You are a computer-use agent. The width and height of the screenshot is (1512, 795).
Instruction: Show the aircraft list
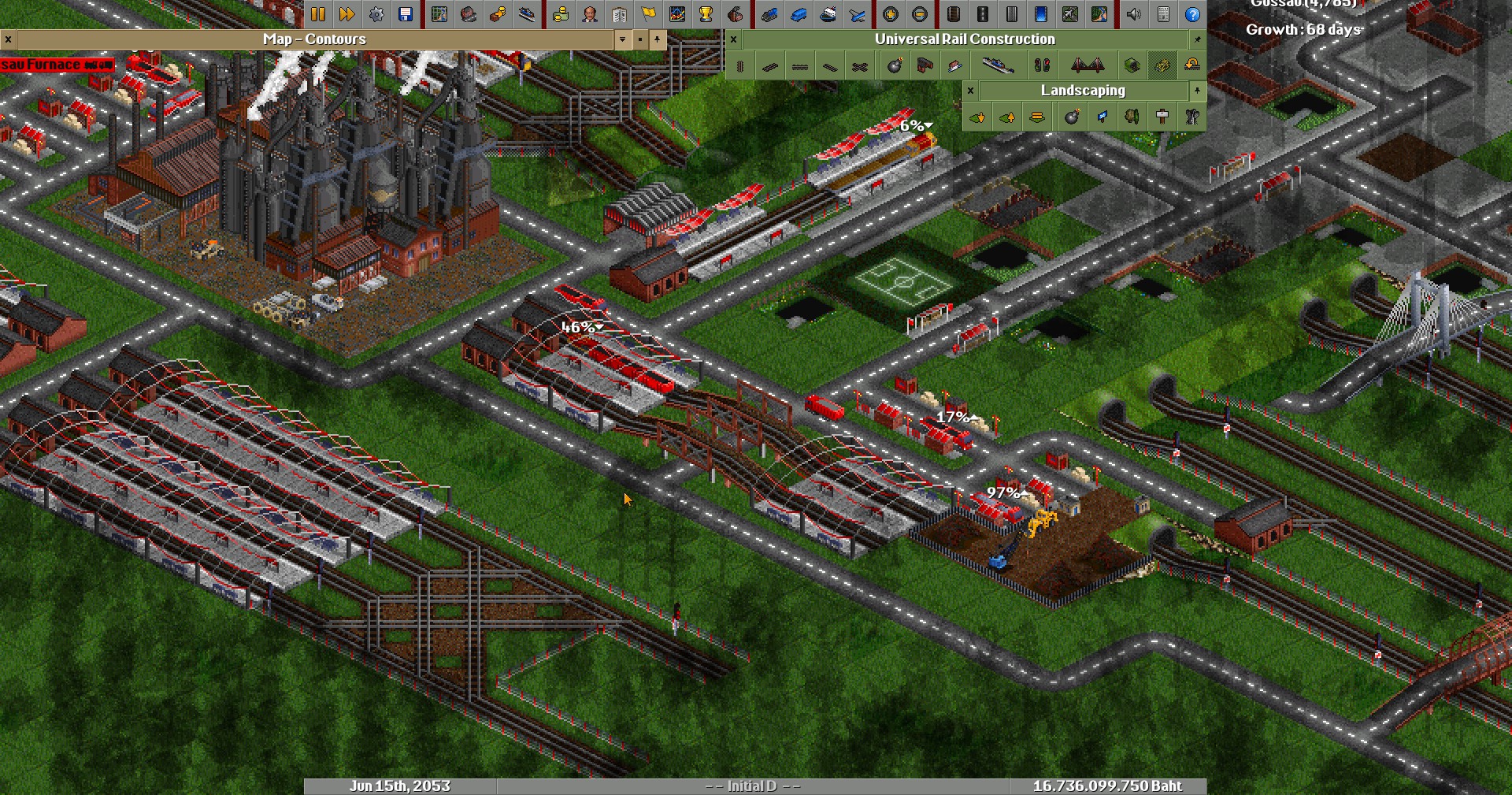[x=858, y=14]
